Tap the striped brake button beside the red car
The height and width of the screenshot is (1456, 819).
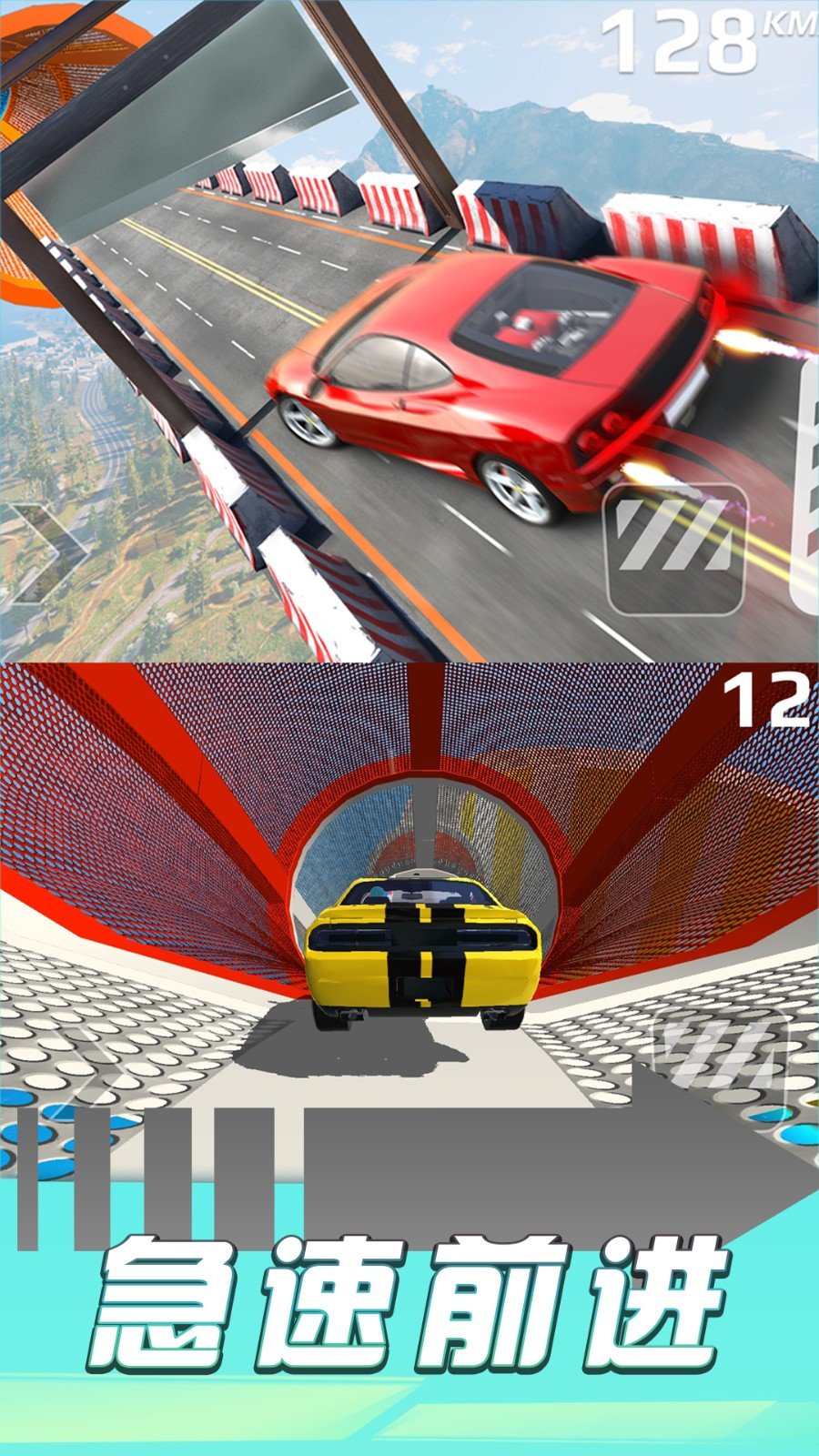pyautogui.click(x=675, y=548)
